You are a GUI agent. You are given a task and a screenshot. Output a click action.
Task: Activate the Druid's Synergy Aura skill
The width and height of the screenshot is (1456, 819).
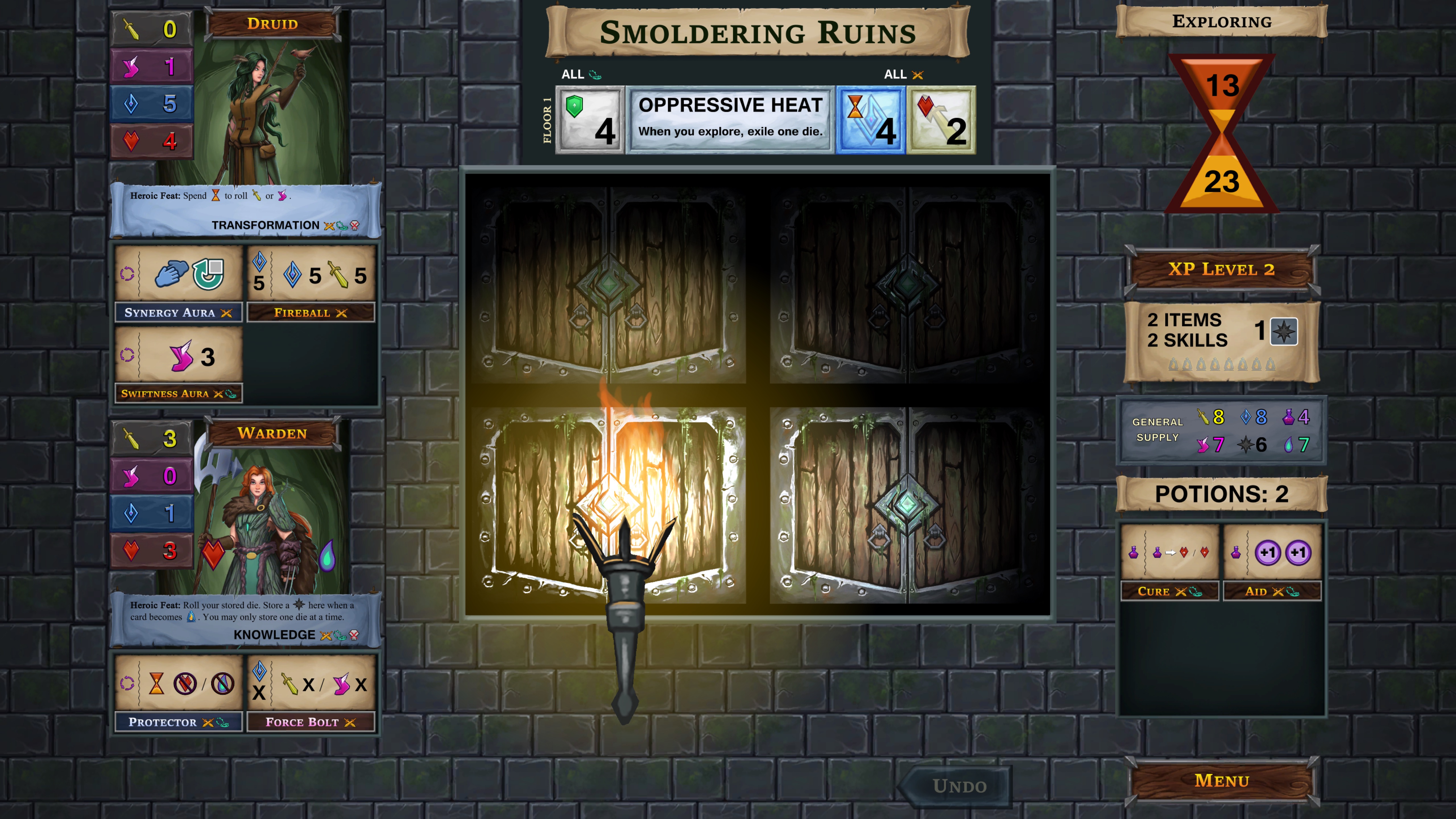coord(179,276)
